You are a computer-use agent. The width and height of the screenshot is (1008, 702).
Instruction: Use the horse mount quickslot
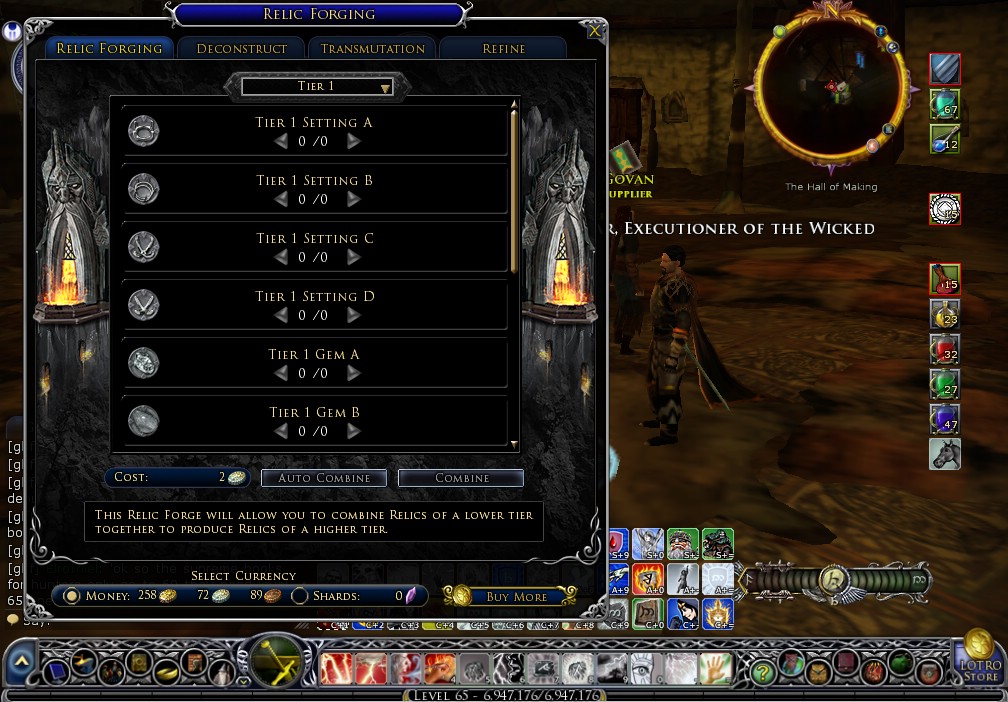[x=944, y=454]
